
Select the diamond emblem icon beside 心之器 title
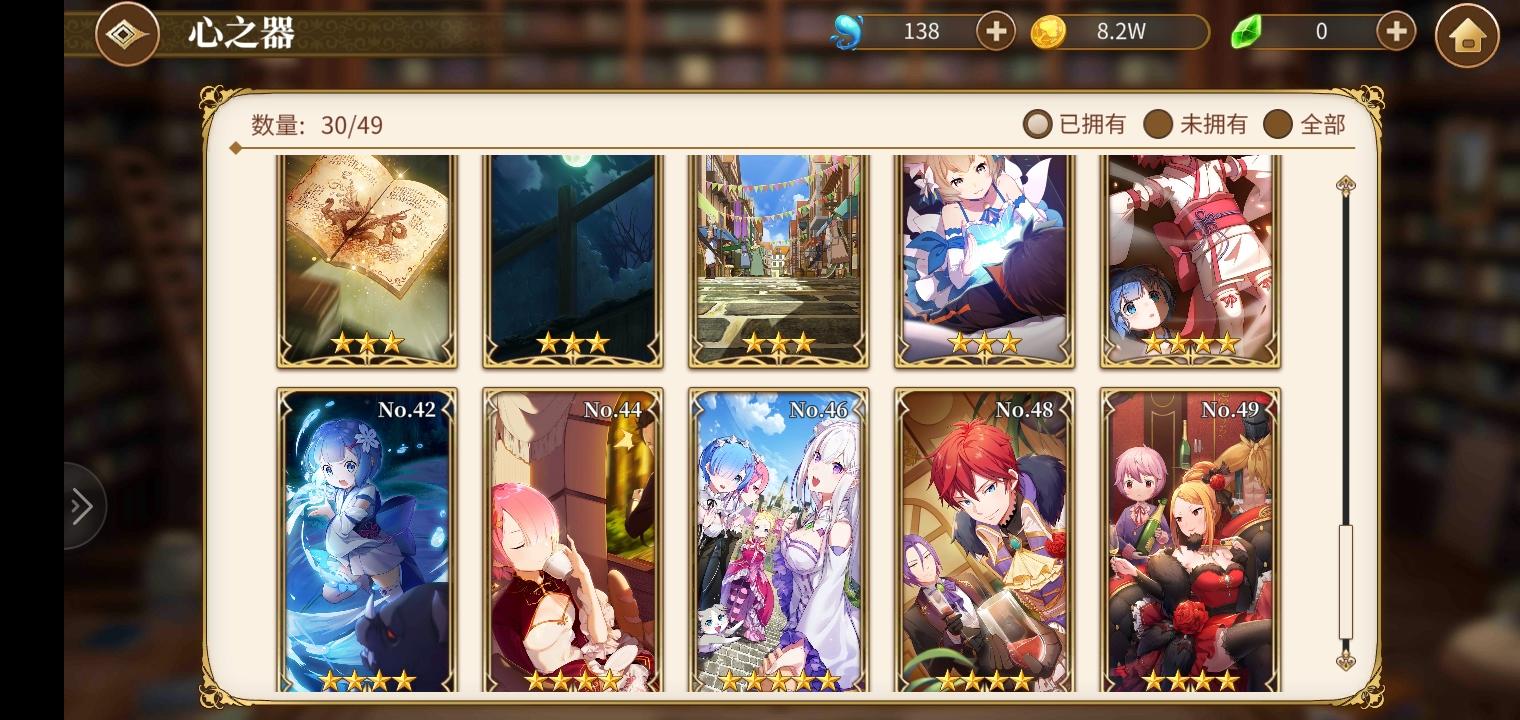coord(127,33)
